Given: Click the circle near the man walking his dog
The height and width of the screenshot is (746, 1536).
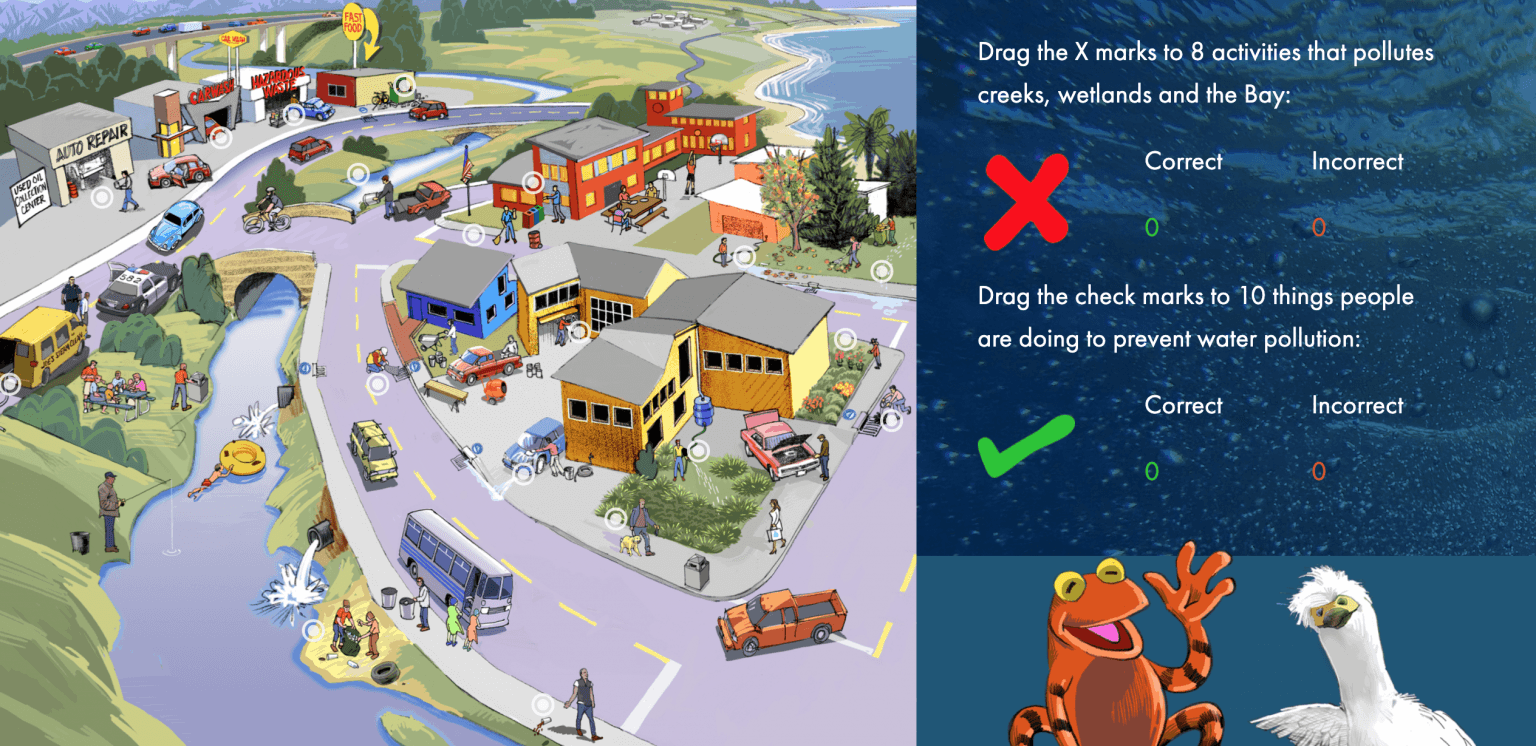Looking at the screenshot, I should [x=616, y=518].
